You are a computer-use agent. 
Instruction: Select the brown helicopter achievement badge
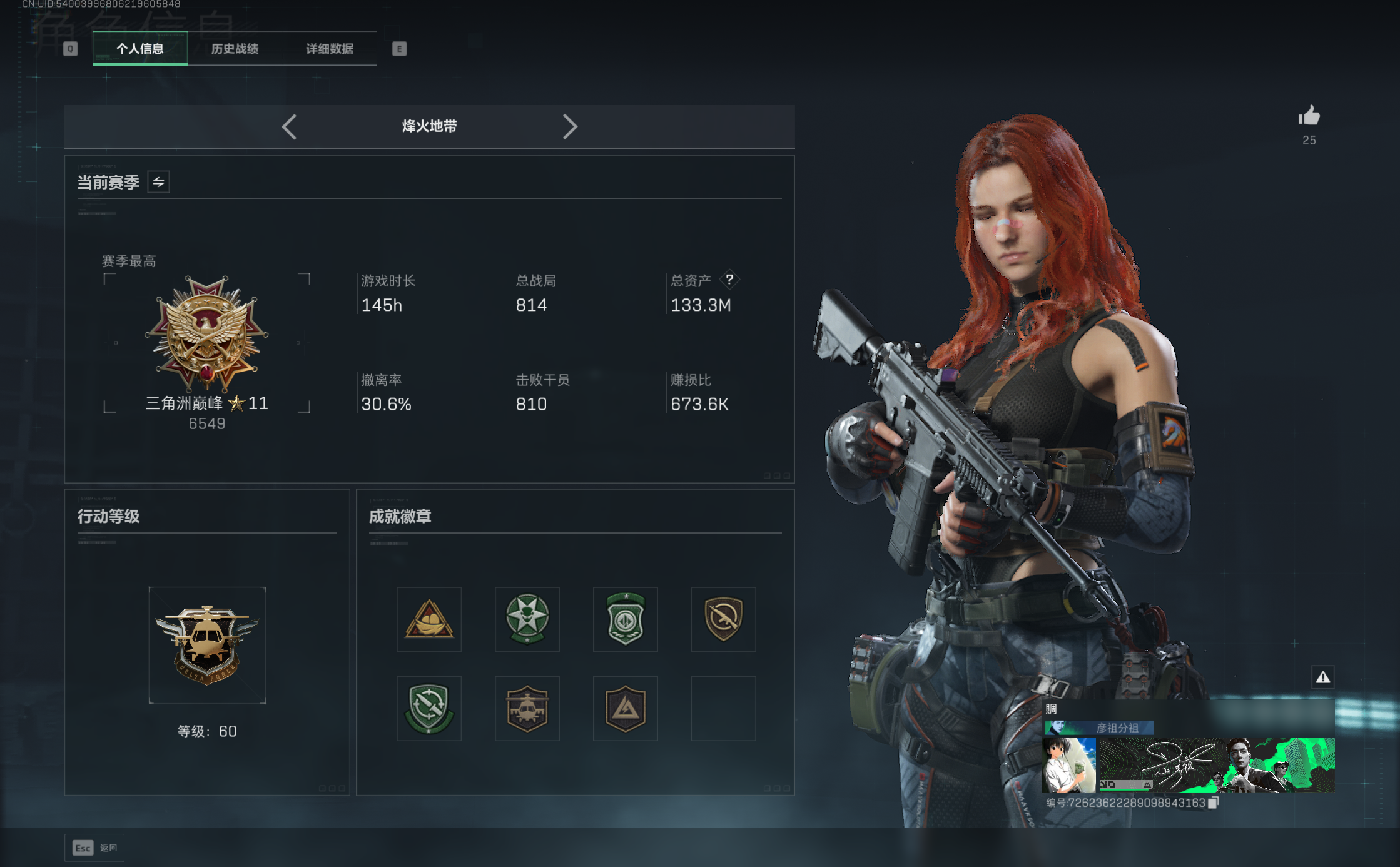[x=527, y=709]
